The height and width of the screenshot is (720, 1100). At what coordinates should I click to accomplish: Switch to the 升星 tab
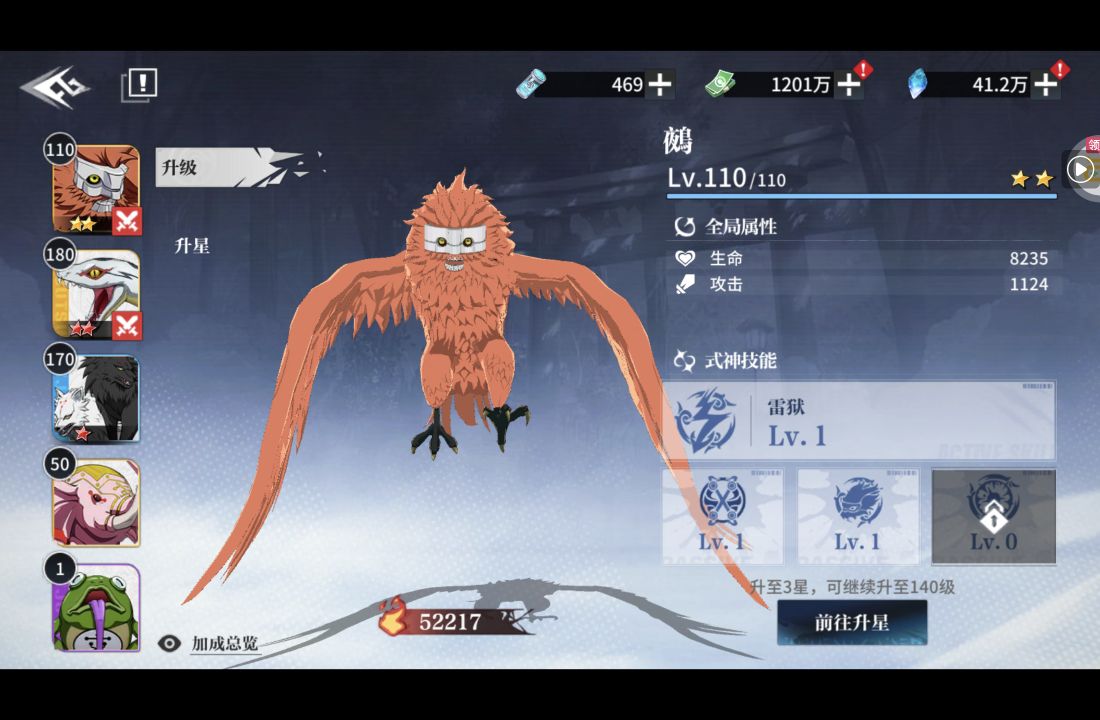(x=192, y=245)
